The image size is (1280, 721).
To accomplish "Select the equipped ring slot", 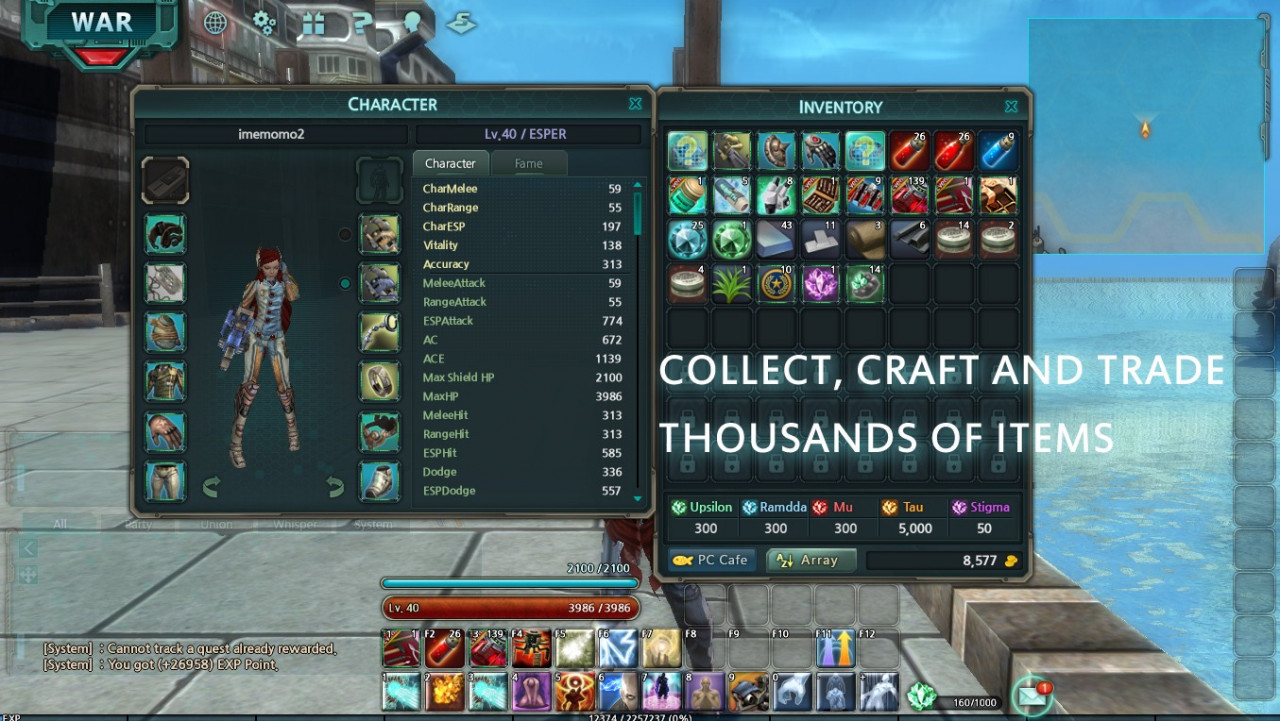I will (x=380, y=381).
